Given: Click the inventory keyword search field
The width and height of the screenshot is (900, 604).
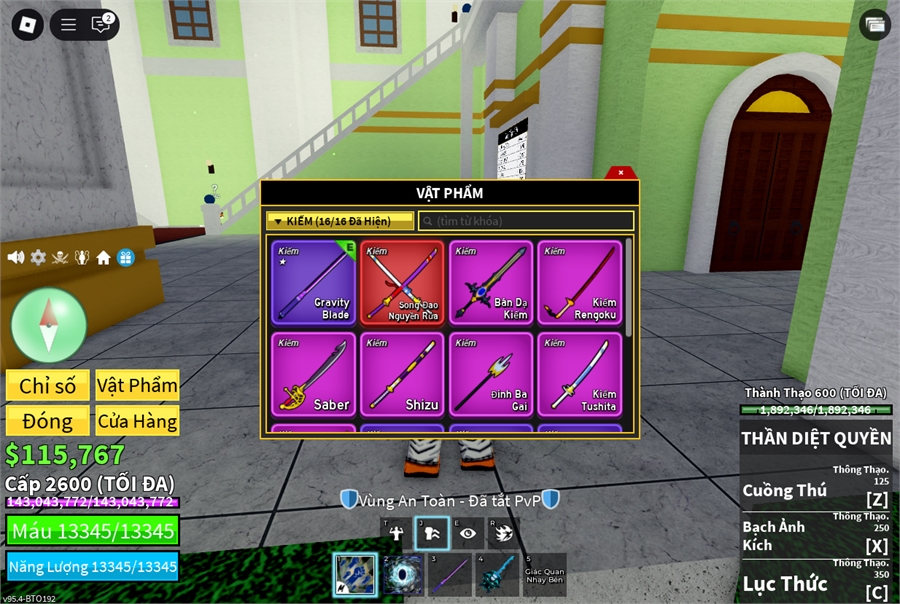Looking at the screenshot, I should 526,221.
